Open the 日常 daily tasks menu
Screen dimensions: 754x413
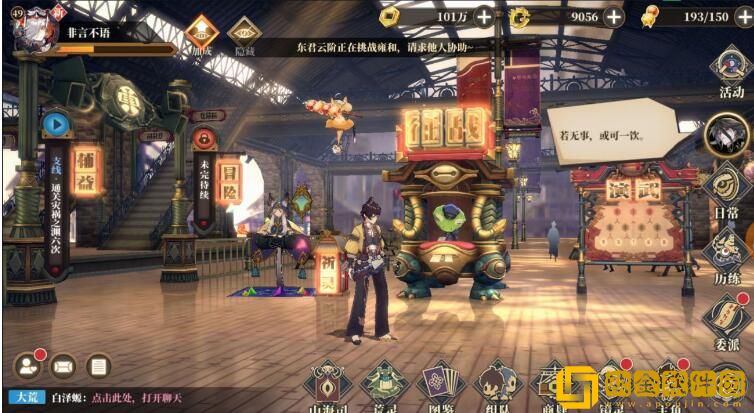(x=730, y=189)
